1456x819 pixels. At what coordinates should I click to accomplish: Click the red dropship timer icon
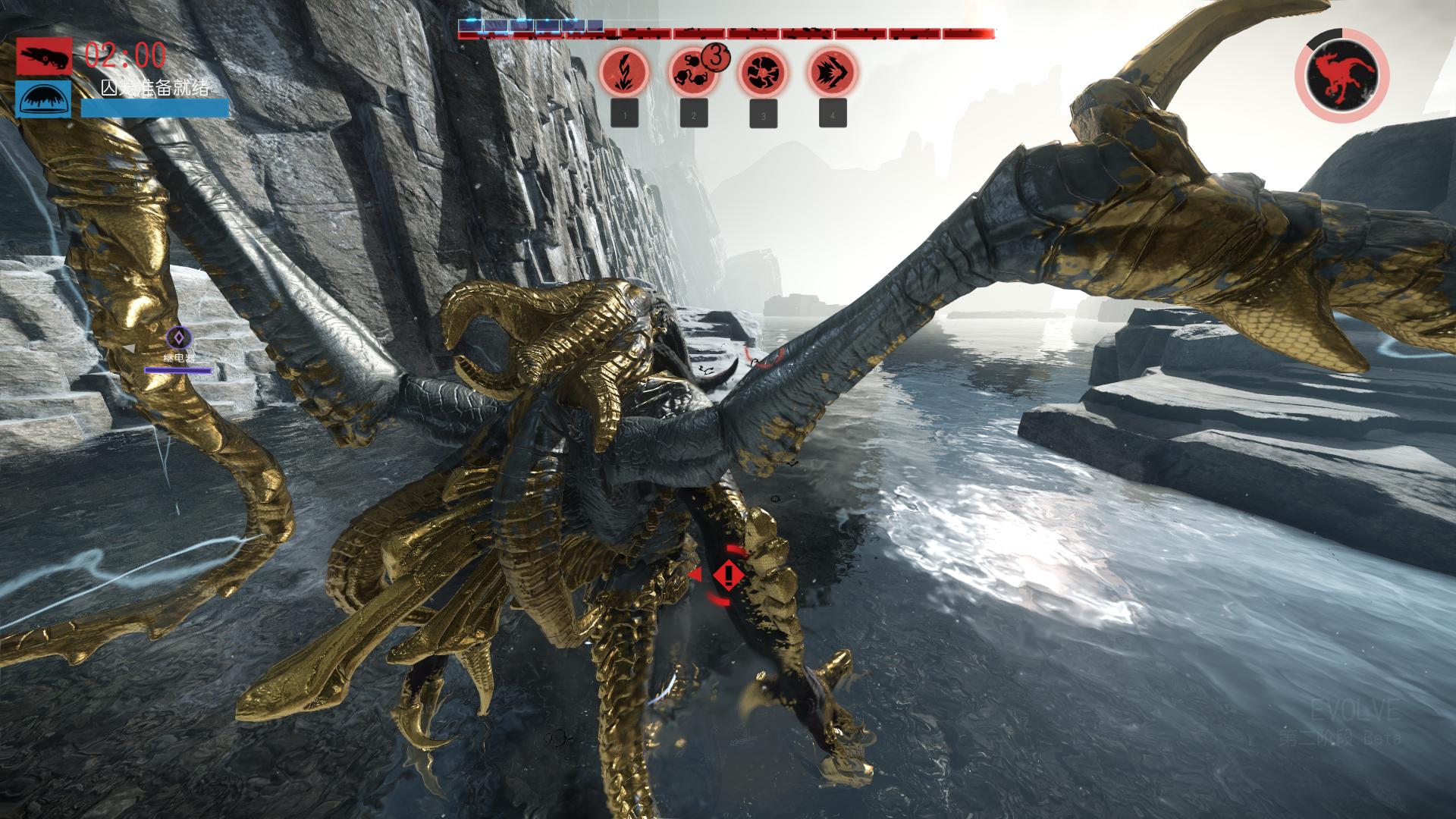tap(44, 56)
